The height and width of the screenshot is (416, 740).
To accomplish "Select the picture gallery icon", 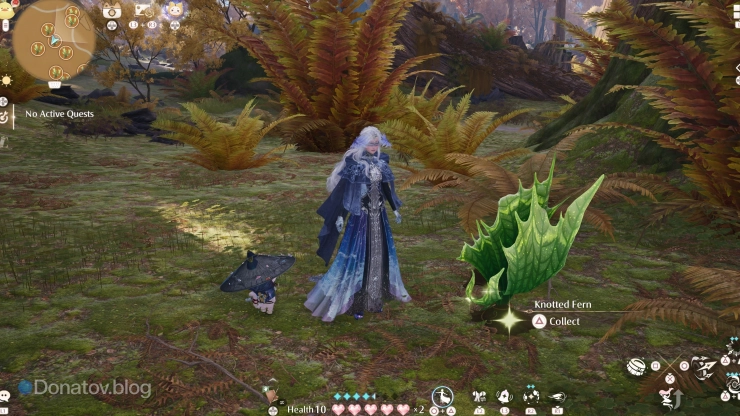I will [143, 11].
